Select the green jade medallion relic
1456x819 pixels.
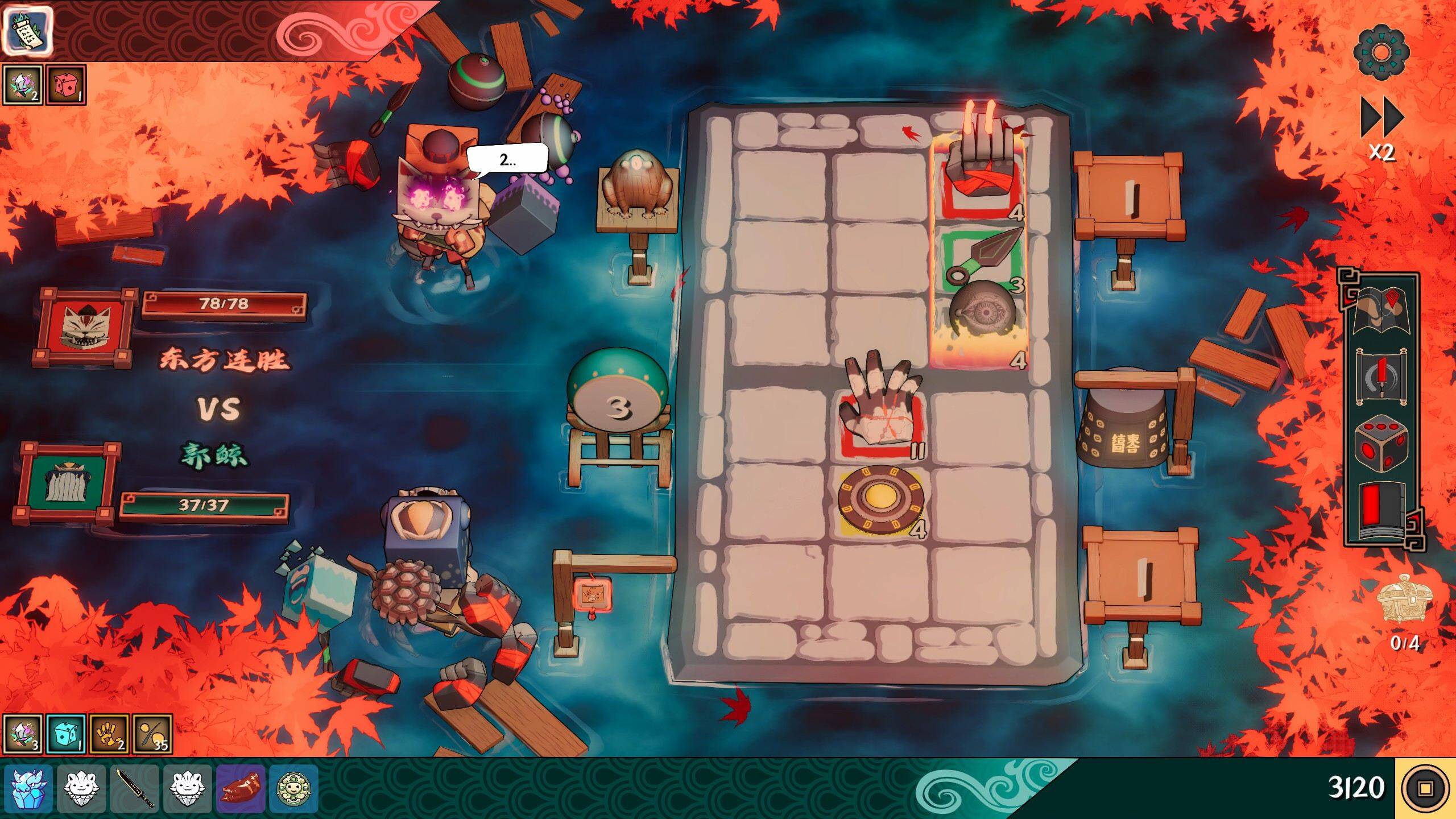(293, 788)
